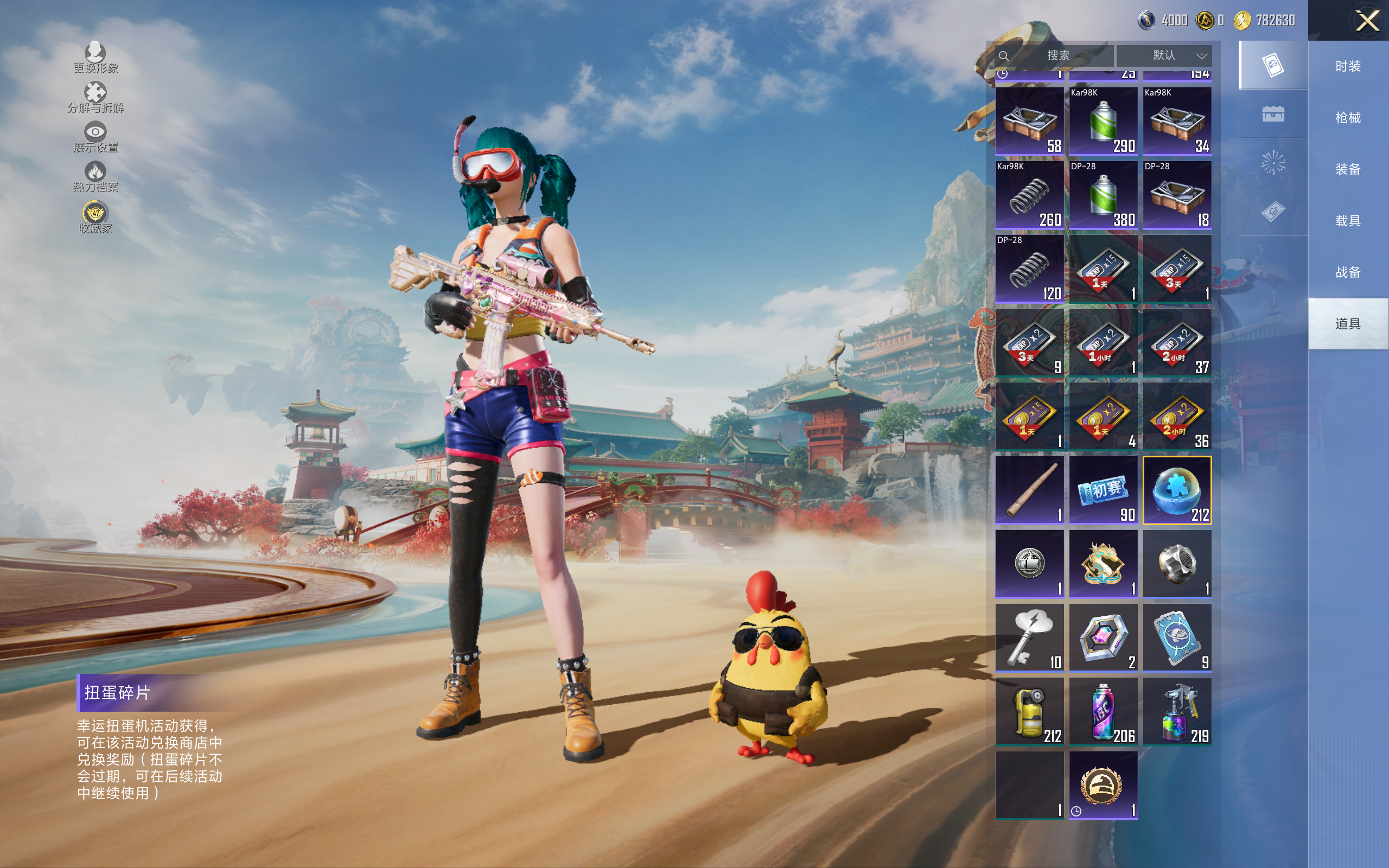Select the paint spray gun item slot
Image resolution: width=1389 pixels, height=868 pixels.
click(x=1177, y=712)
